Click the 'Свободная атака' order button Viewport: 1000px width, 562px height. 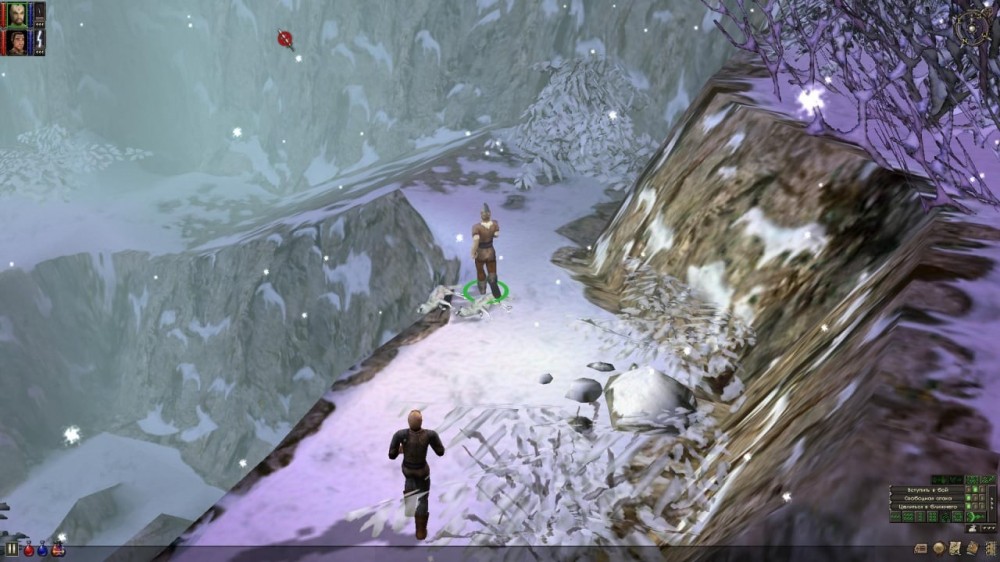pos(927,498)
